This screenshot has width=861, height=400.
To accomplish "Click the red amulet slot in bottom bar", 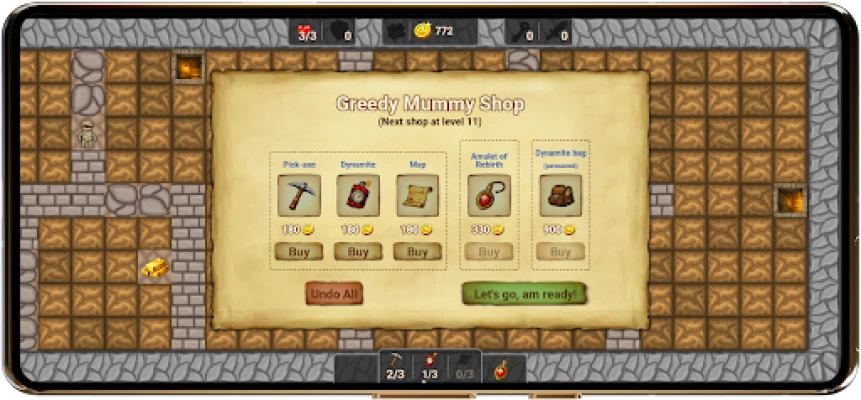I will click(500, 368).
